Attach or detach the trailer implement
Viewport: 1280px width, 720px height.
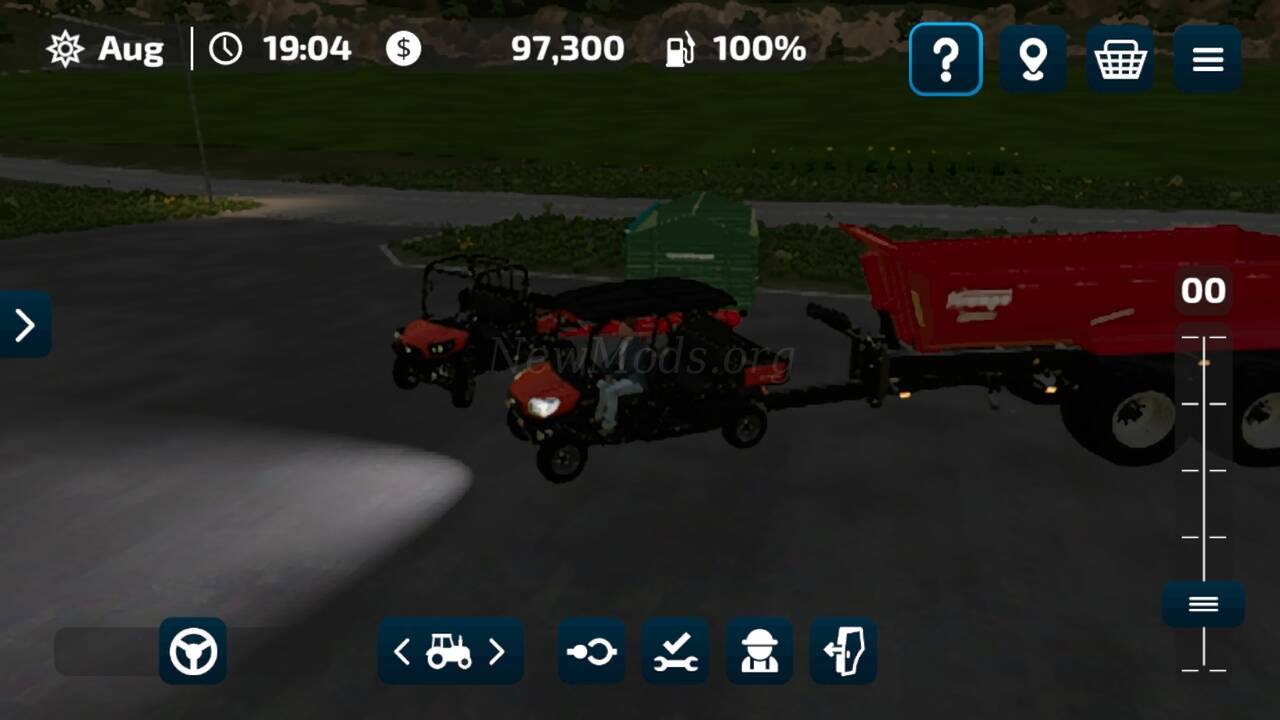(x=591, y=652)
